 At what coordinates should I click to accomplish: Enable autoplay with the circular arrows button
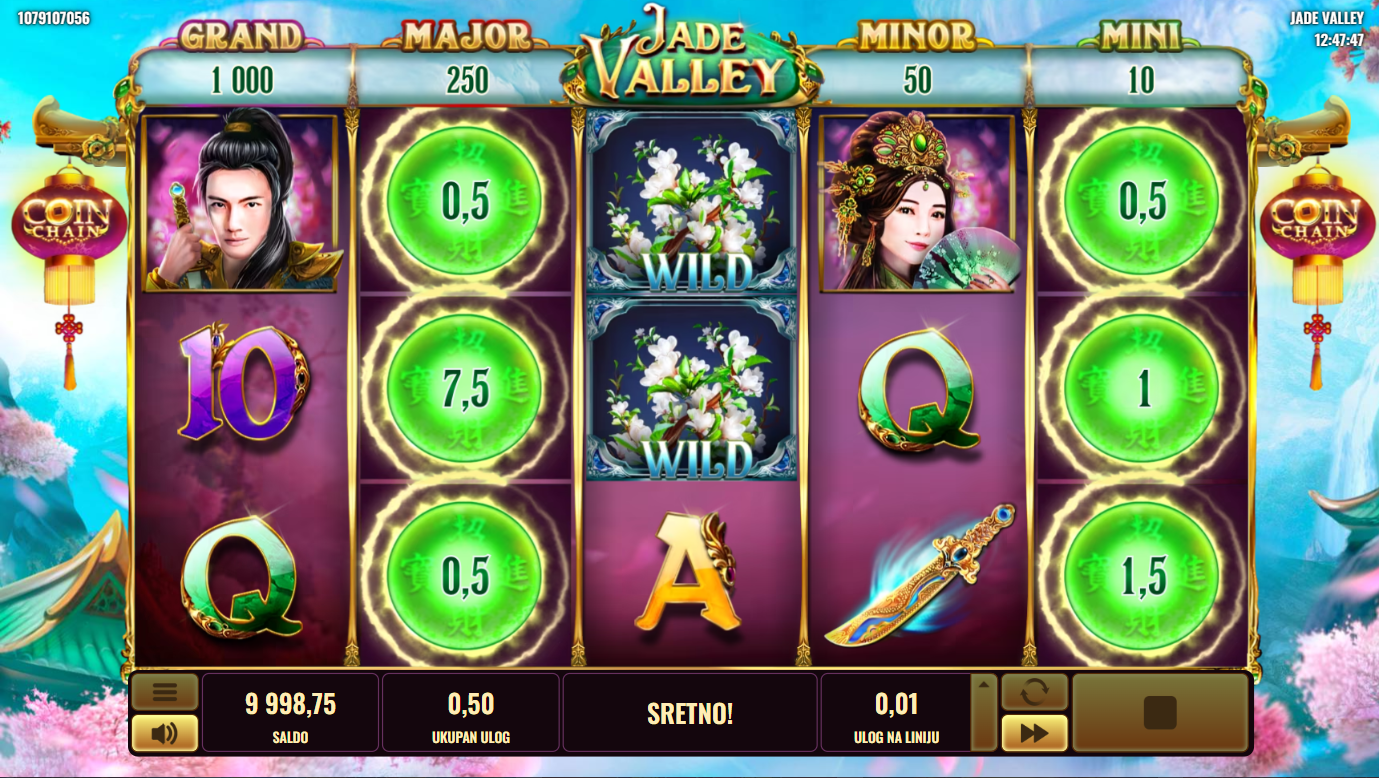click(x=1034, y=692)
